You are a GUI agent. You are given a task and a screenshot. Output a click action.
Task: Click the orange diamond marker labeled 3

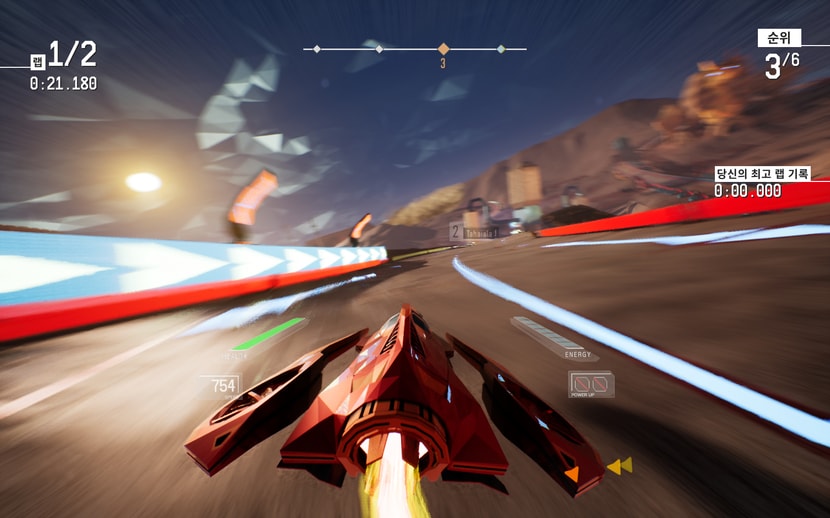click(x=443, y=48)
